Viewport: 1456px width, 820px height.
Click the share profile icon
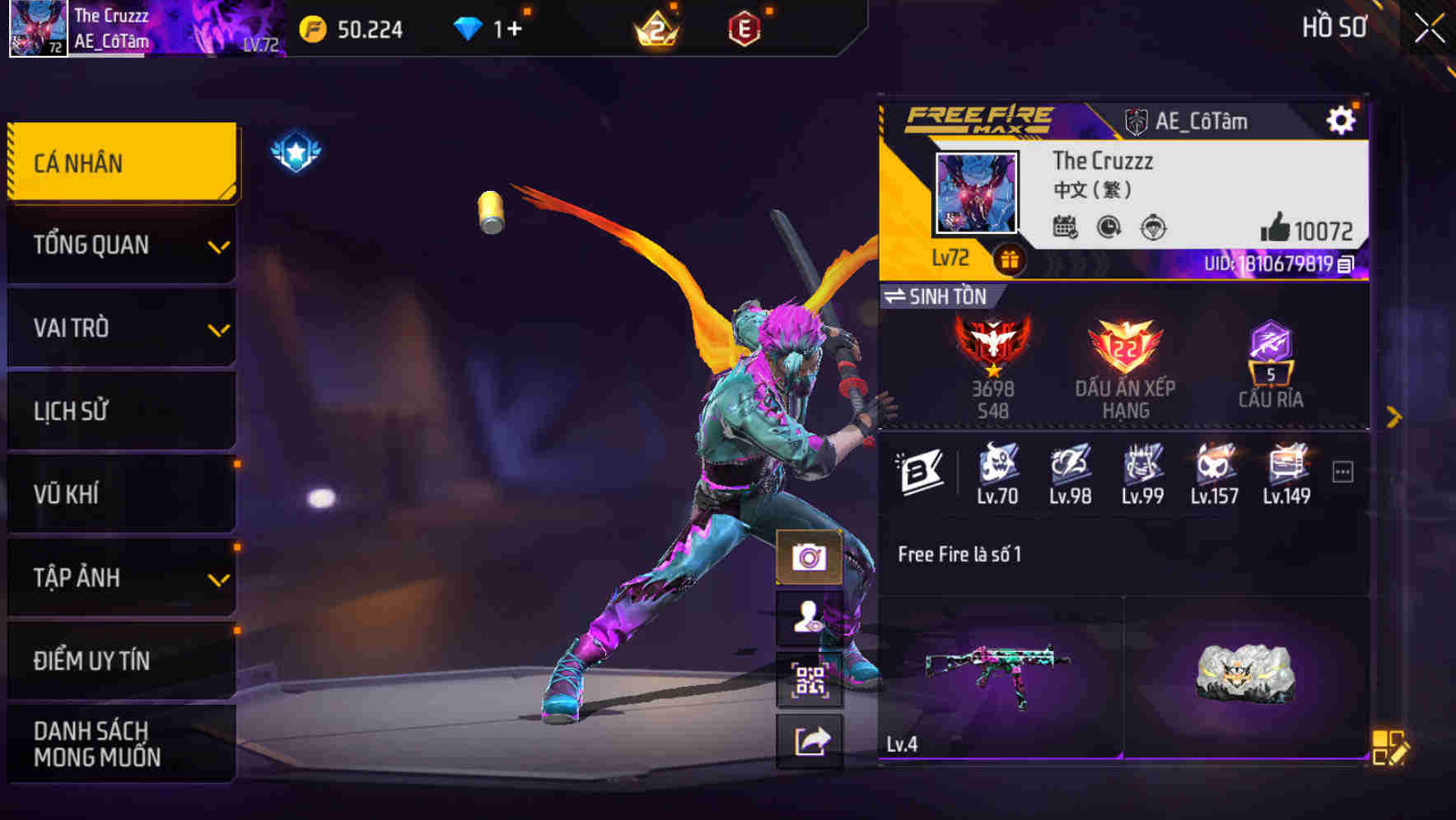(x=809, y=740)
